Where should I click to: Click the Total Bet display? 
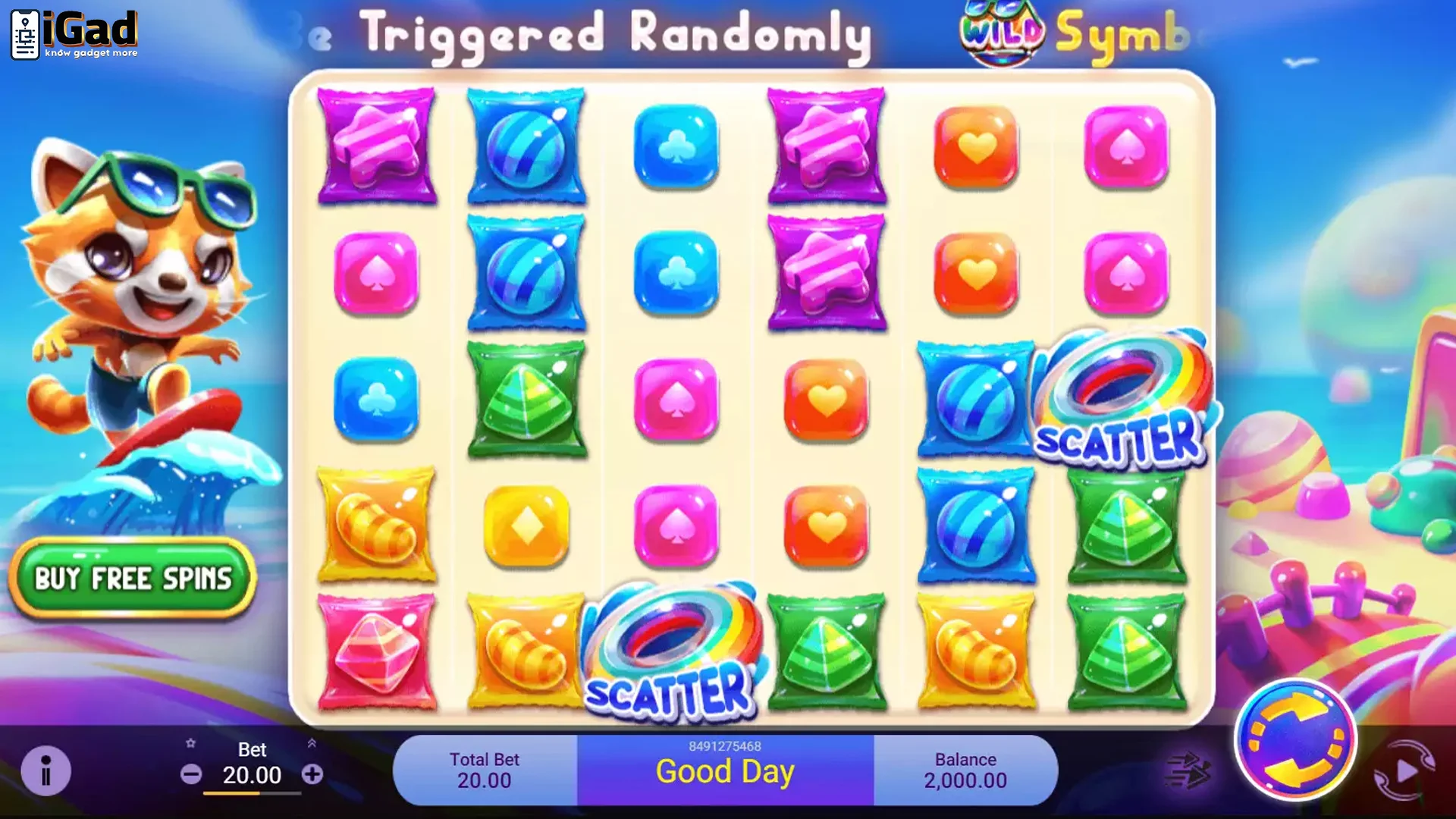click(x=485, y=770)
